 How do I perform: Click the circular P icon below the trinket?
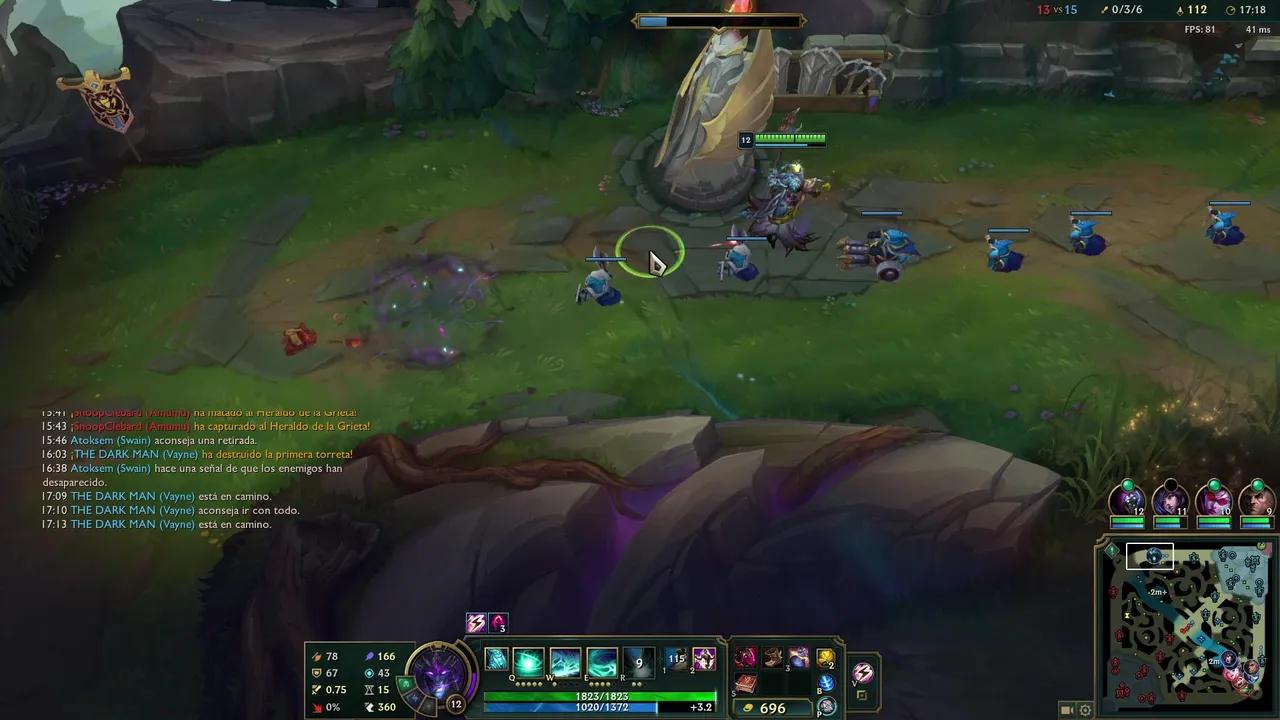(826, 705)
